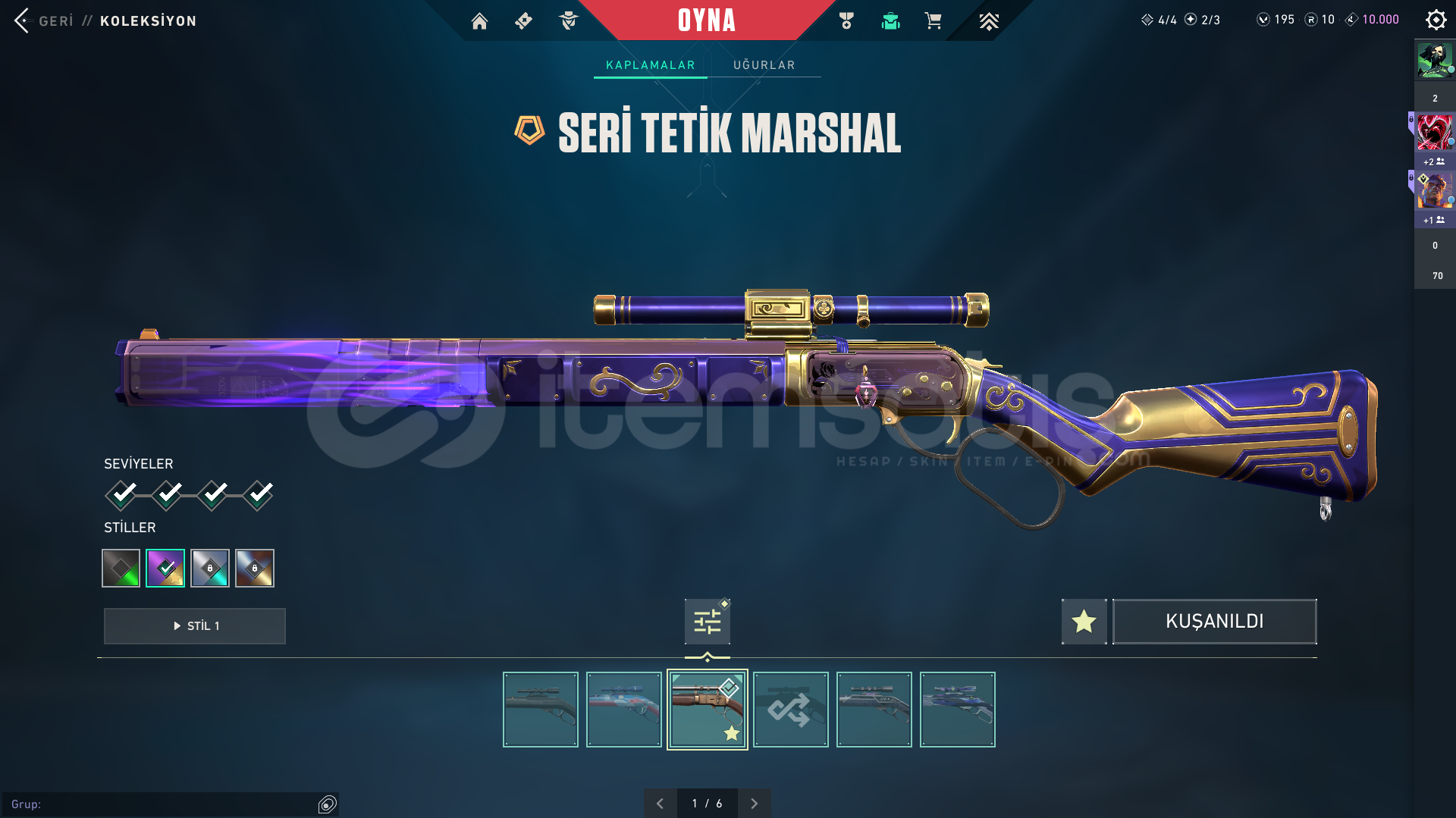Open the store shopping cart icon
1456x818 pixels.
[x=933, y=21]
